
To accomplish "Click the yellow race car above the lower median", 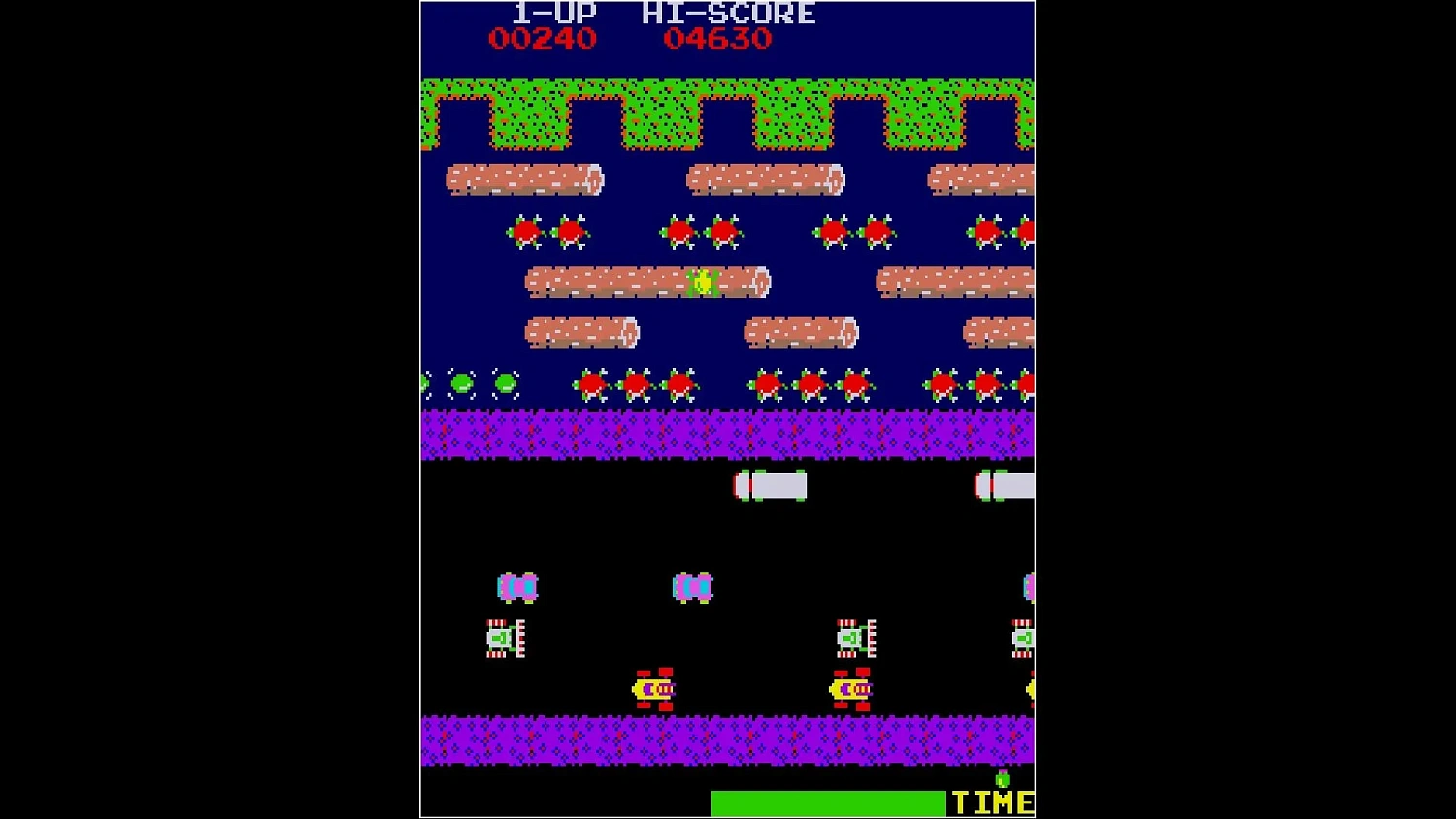I will tap(652, 689).
